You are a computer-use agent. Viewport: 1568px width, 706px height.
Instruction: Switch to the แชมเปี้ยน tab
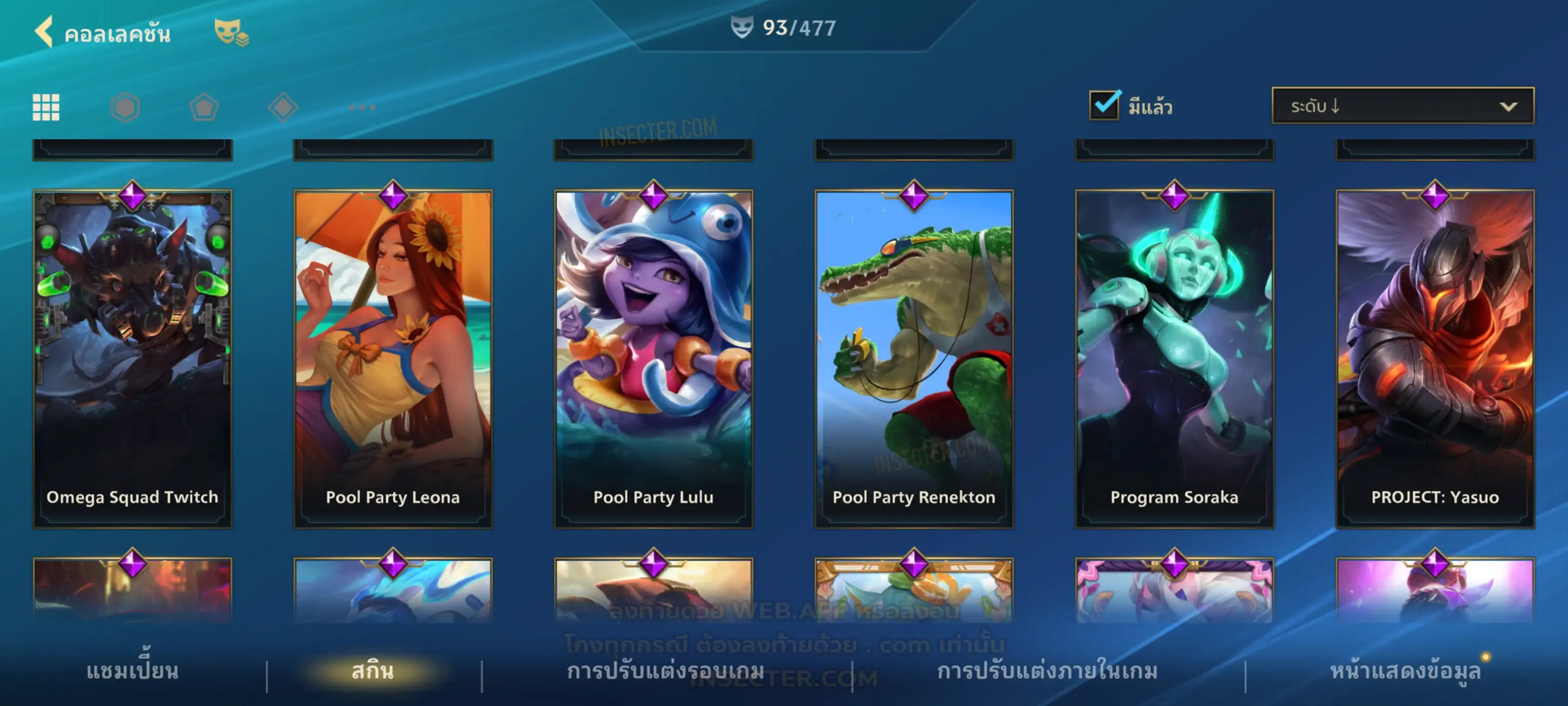[132, 671]
